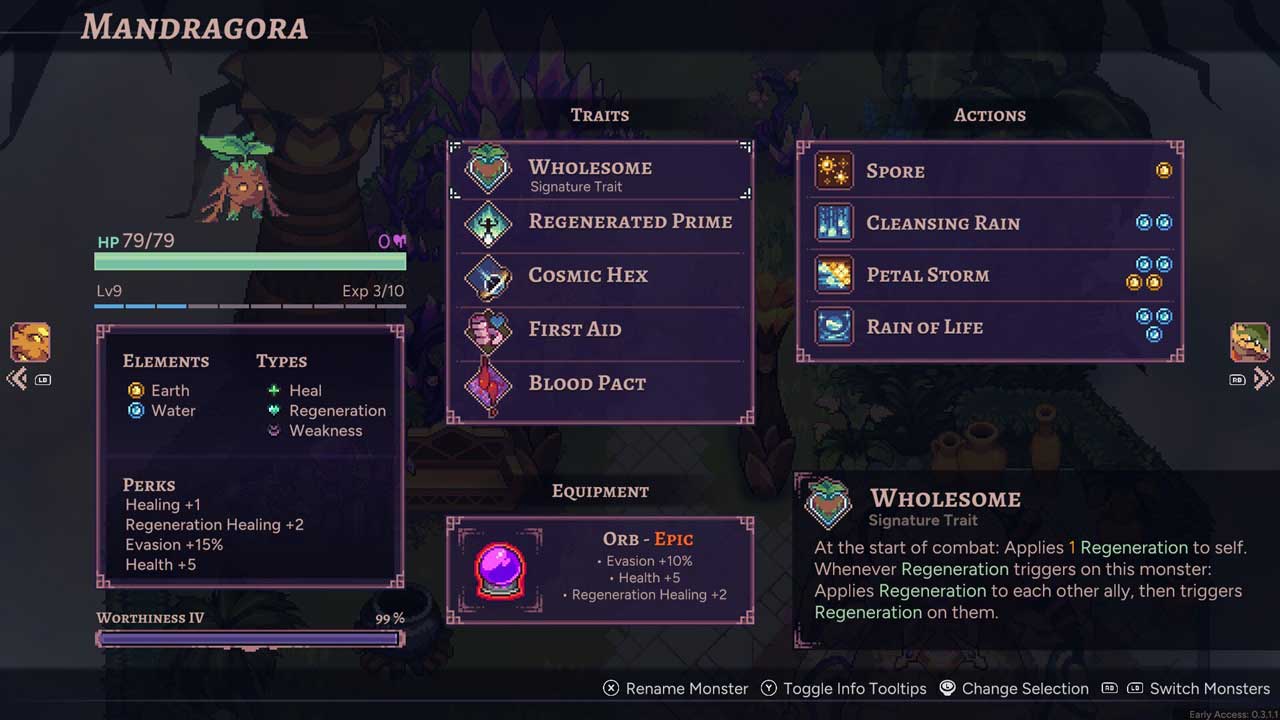Highlight the First Aid trait
Viewport: 1280px width, 720px height.
pyautogui.click(x=600, y=330)
